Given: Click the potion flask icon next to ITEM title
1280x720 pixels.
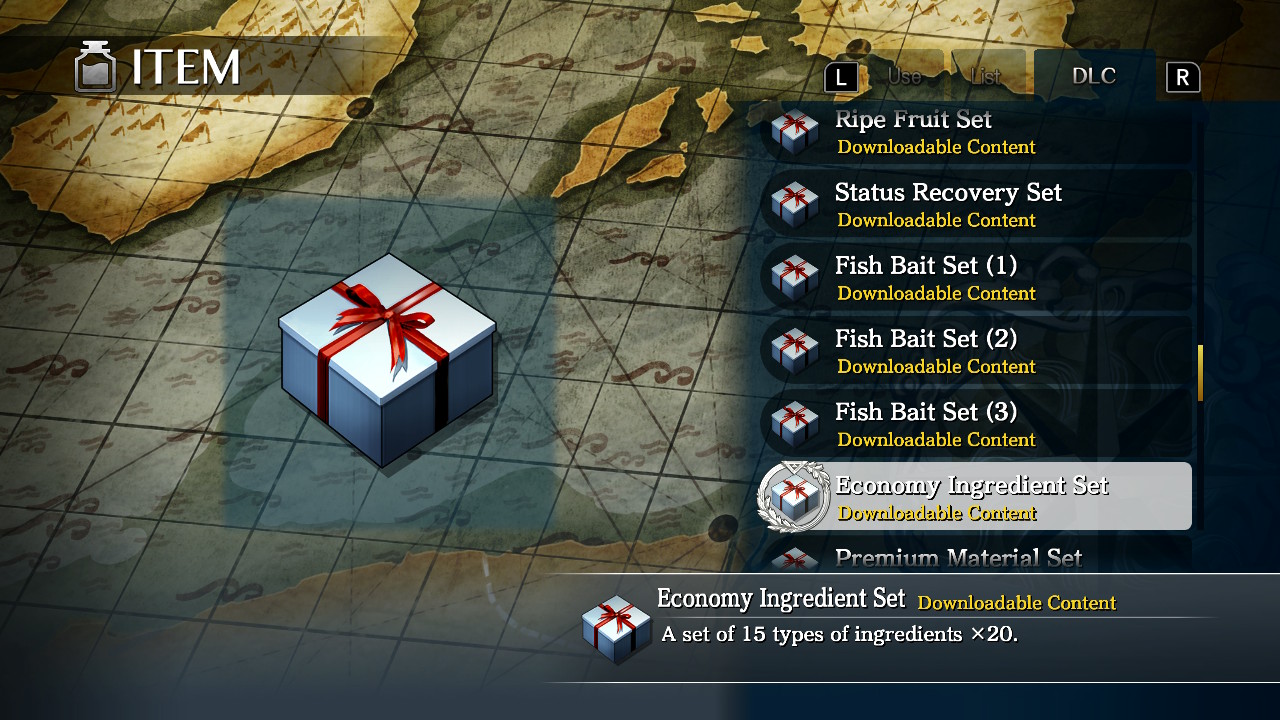Looking at the screenshot, I should click(95, 67).
